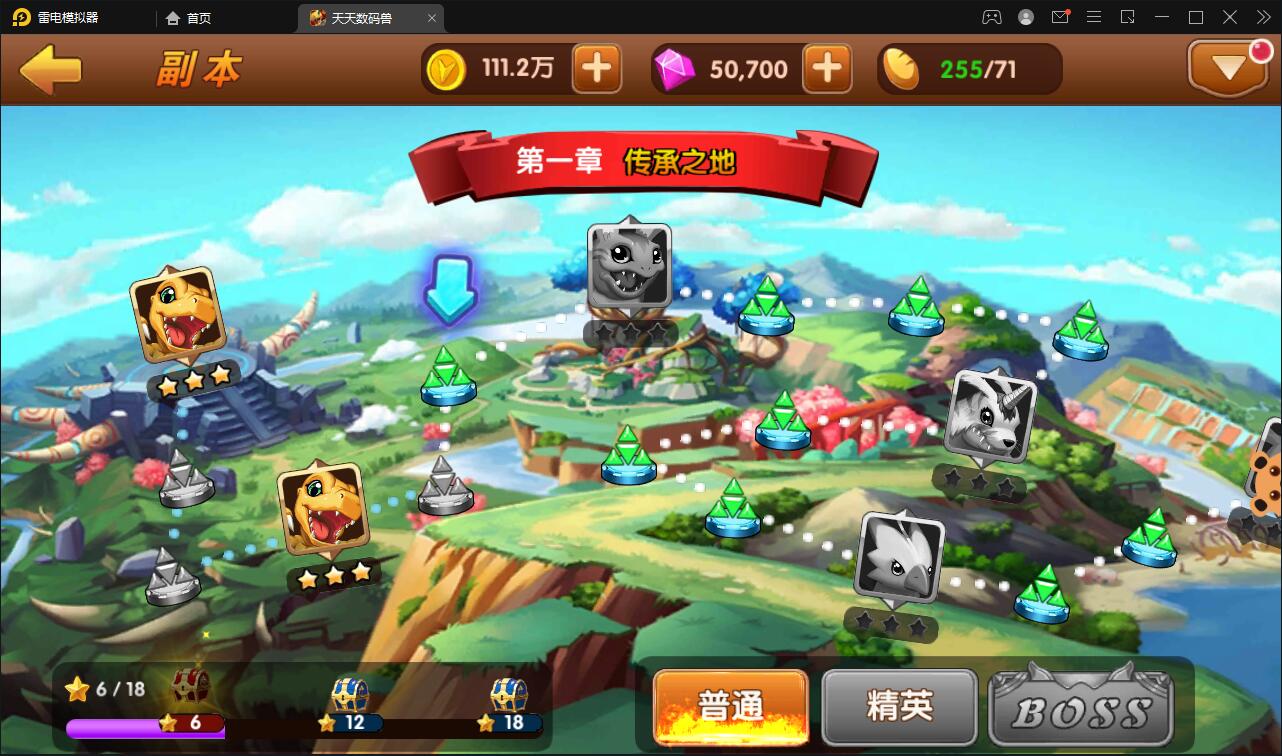Click the plus to buy more gold
Screen dimensions: 1282x756
click(597, 68)
